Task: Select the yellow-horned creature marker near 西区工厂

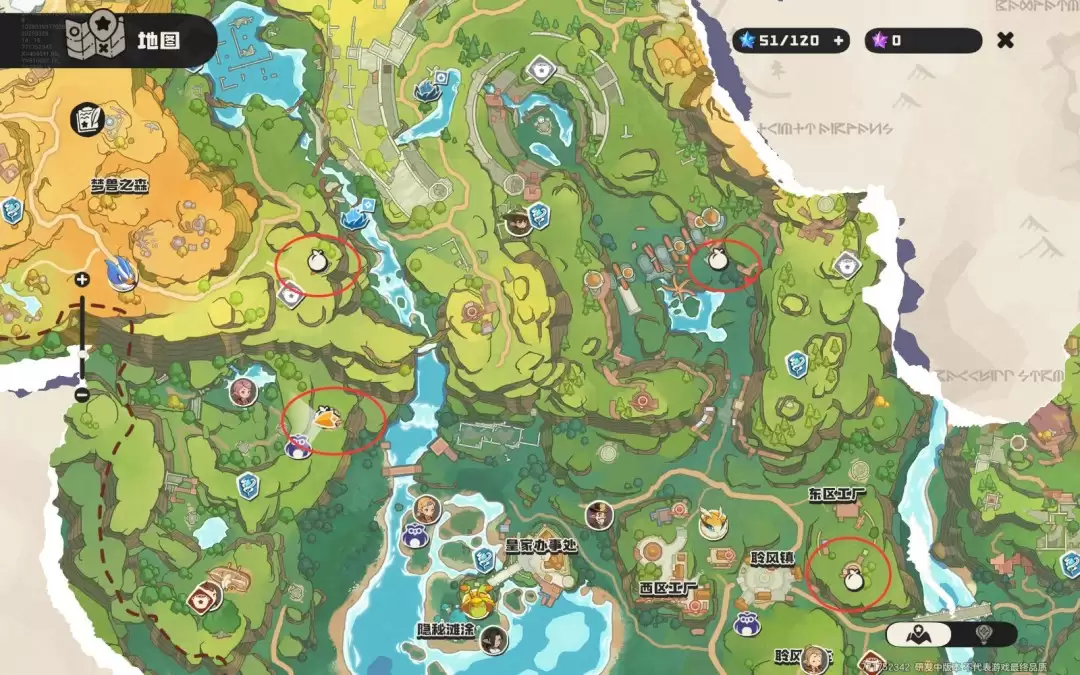Action: point(713,522)
